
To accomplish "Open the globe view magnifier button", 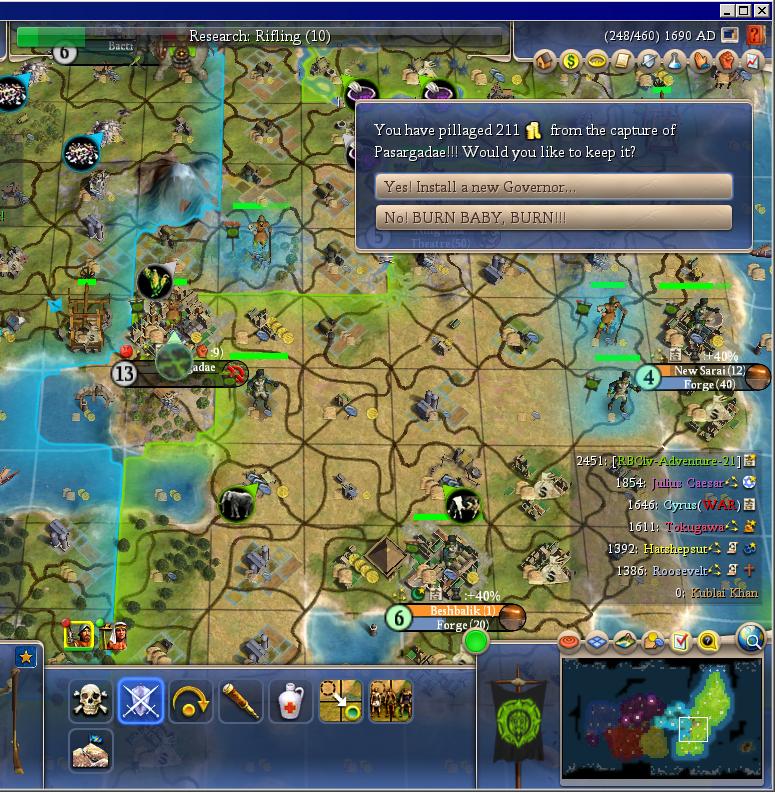I will pyautogui.click(x=750, y=637).
